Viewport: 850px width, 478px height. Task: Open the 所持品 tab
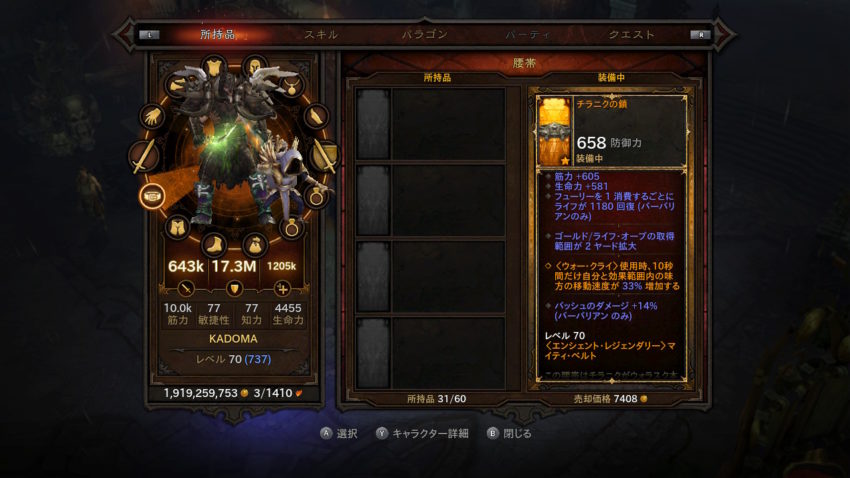(x=216, y=34)
